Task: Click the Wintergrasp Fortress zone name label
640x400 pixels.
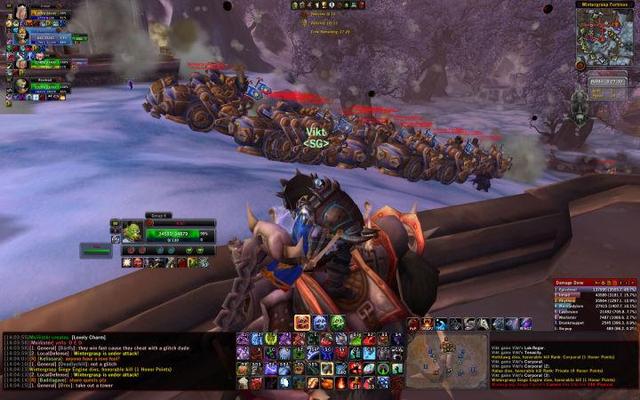Action: coord(603,4)
